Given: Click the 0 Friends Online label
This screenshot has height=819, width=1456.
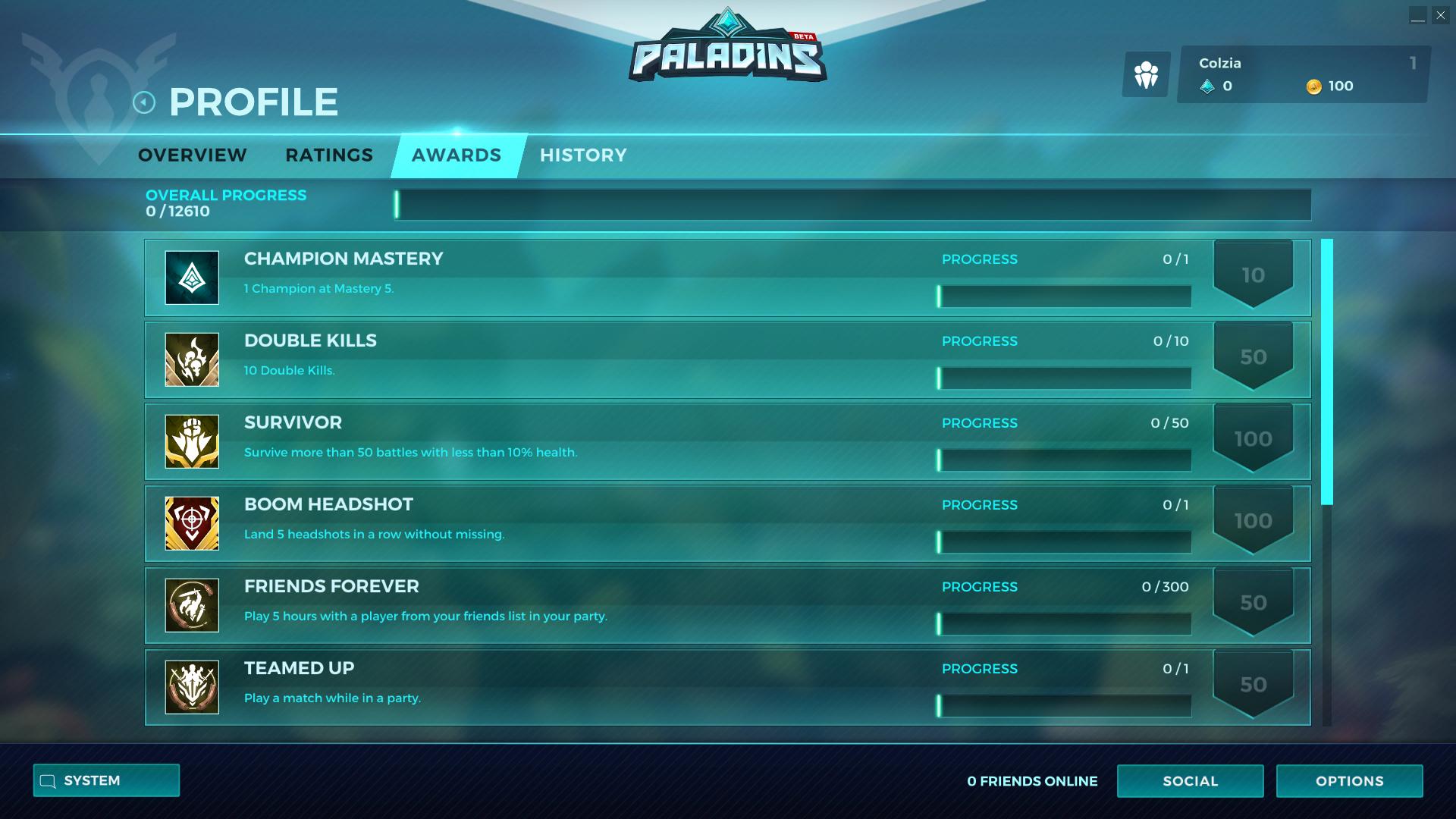Looking at the screenshot, I should [x=1031, y=780].
